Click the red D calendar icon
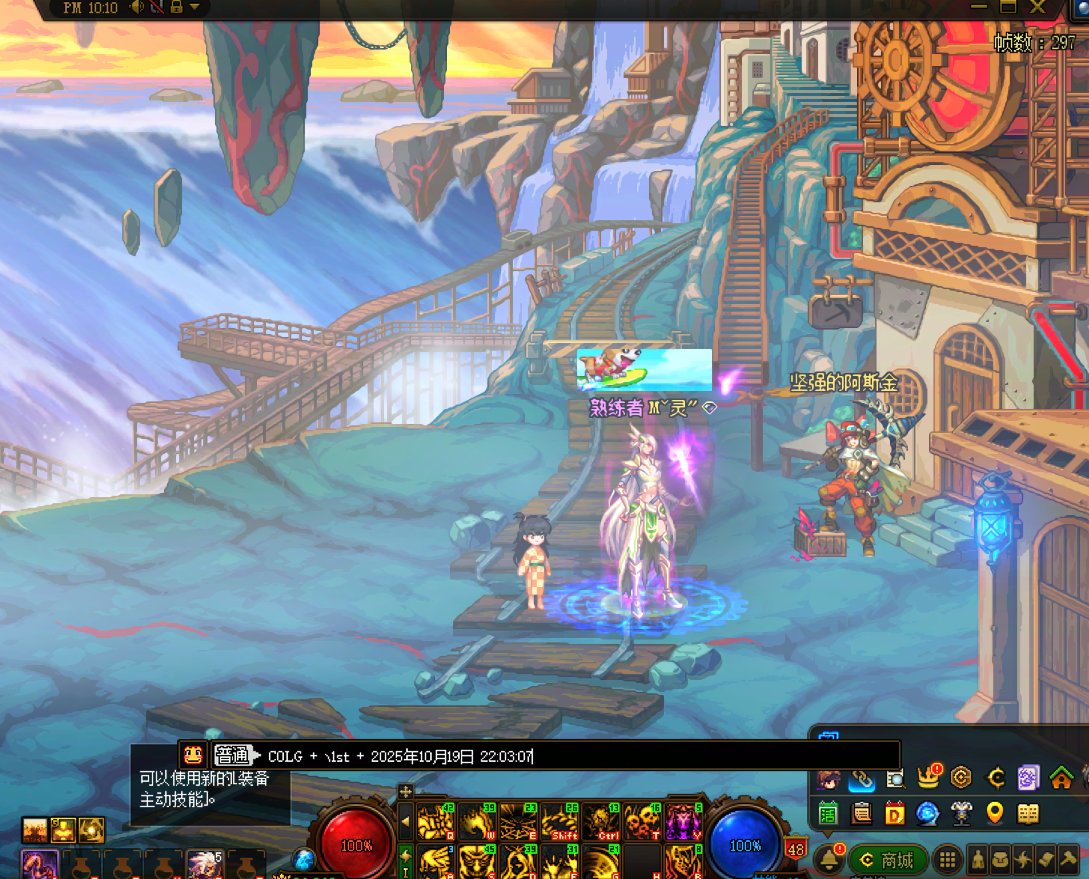 pyautogui.click(x=895, y=813)
